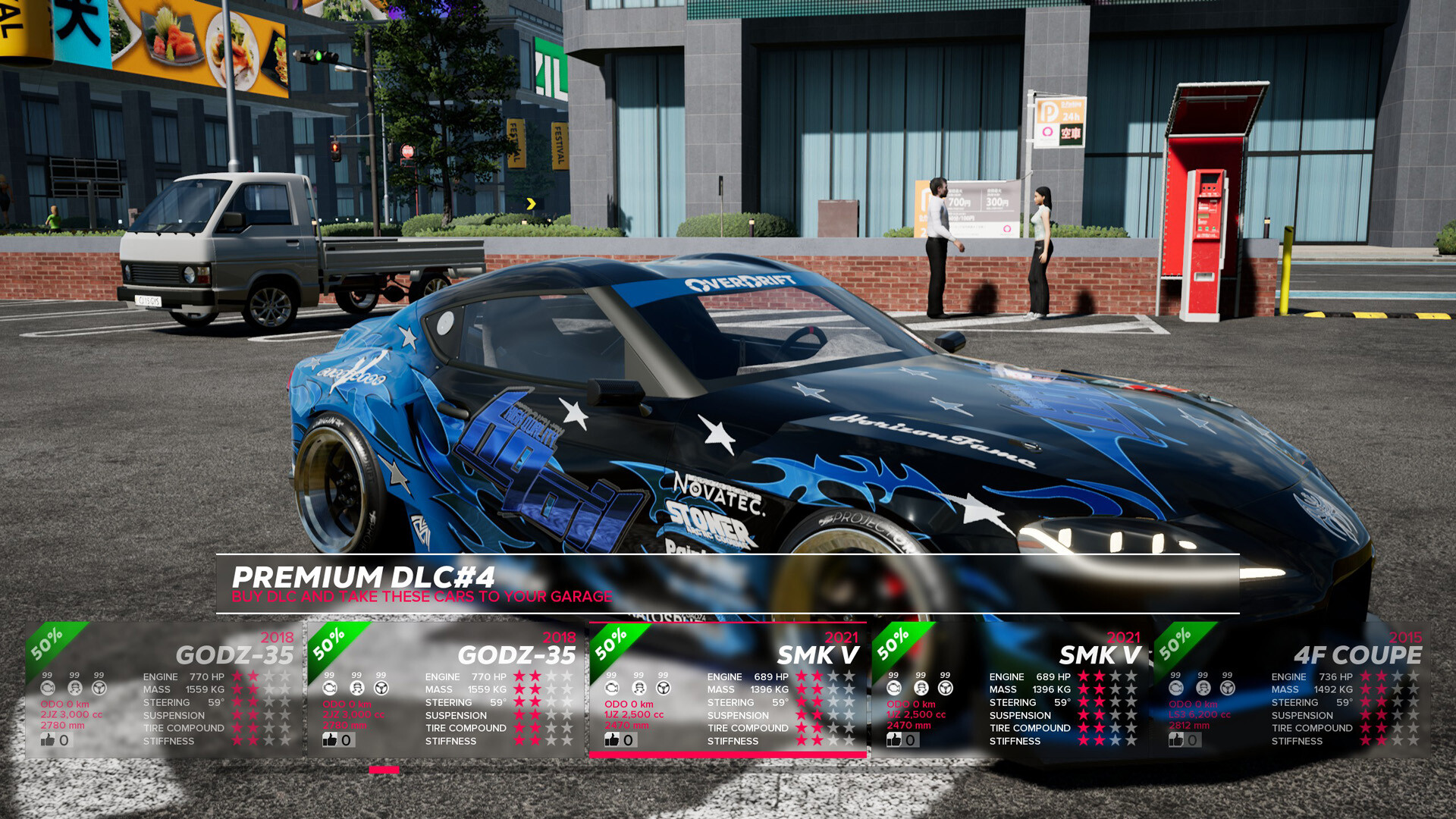The width and height of the screenshot is (1456, 819).
Task: Select the helmet icon on the second SMK V card
Action: [x=920, y=687]
